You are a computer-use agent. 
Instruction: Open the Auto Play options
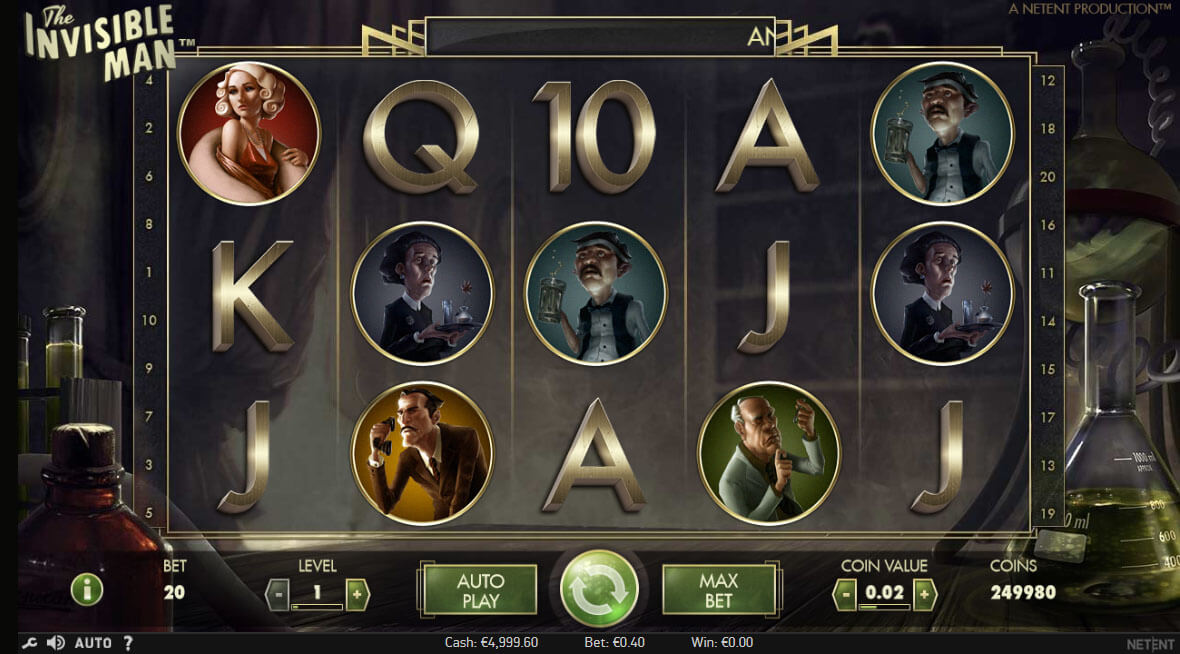pos(480,590)
